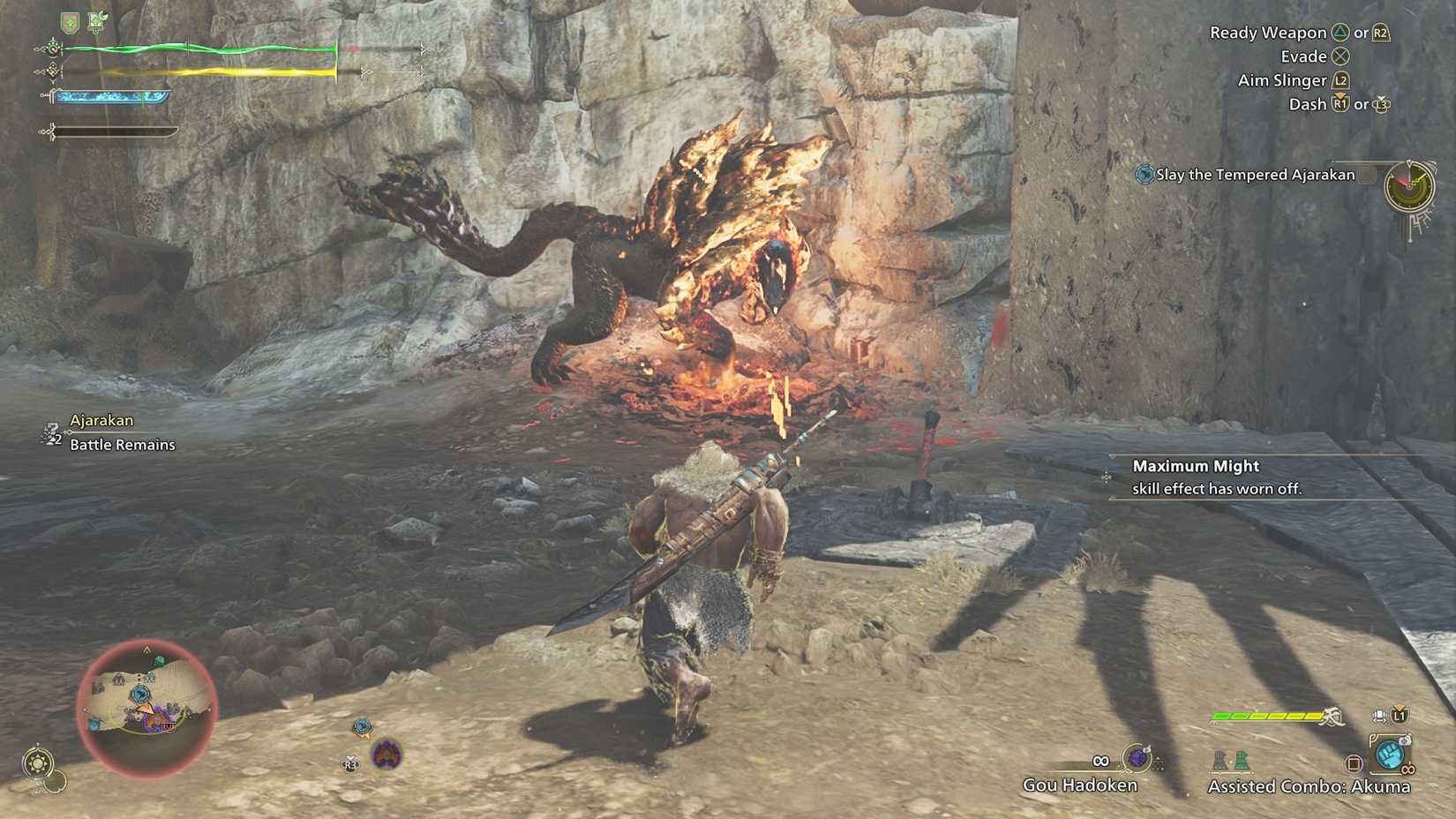
Task: Expand the minimap chevron arrow at its top
Action: click(x=146, y=650)
